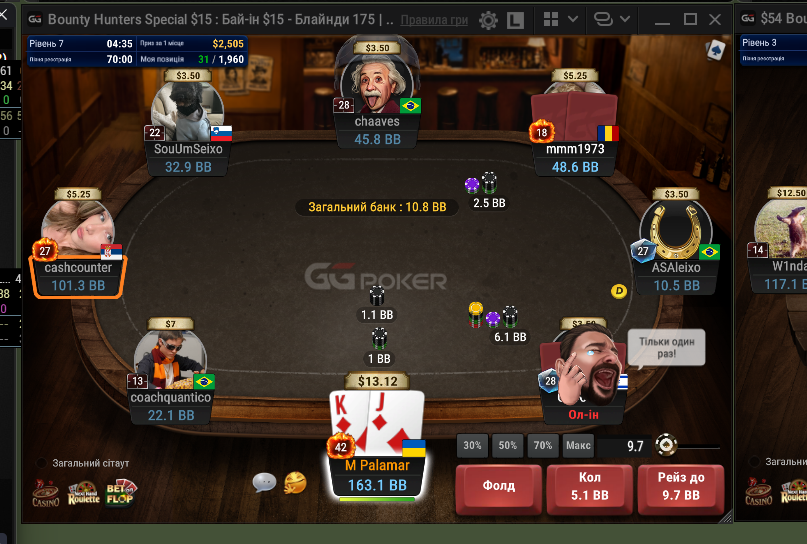Set bet size to 30% pot
The image size is (807, 544).
(472, 446)
